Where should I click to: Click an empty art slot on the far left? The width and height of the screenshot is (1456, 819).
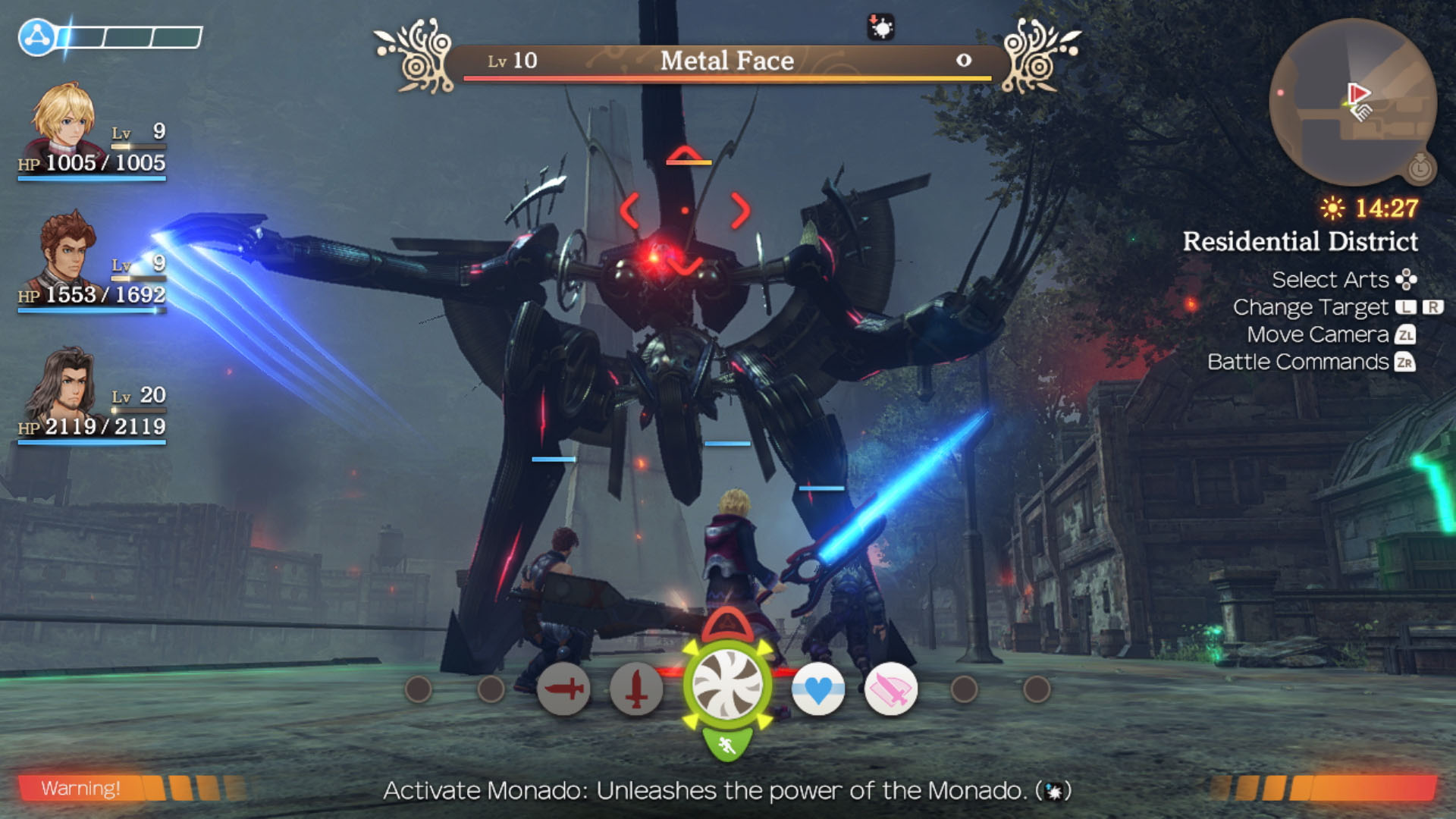(x=419, y=691)
